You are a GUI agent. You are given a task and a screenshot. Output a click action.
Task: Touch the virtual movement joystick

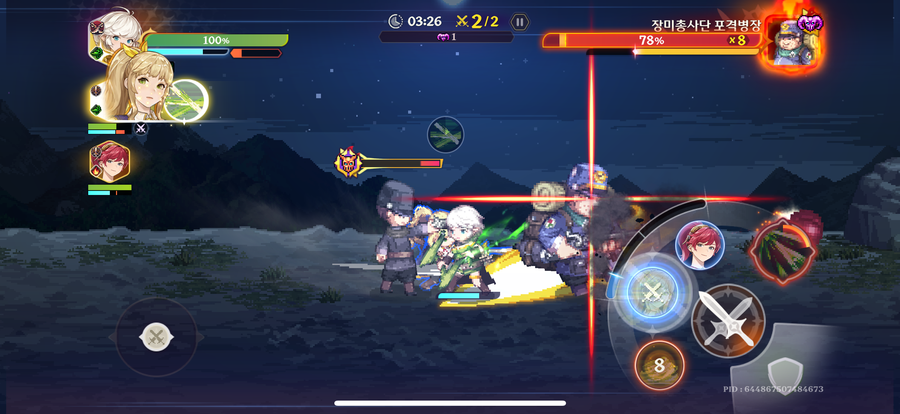point(156,337)
